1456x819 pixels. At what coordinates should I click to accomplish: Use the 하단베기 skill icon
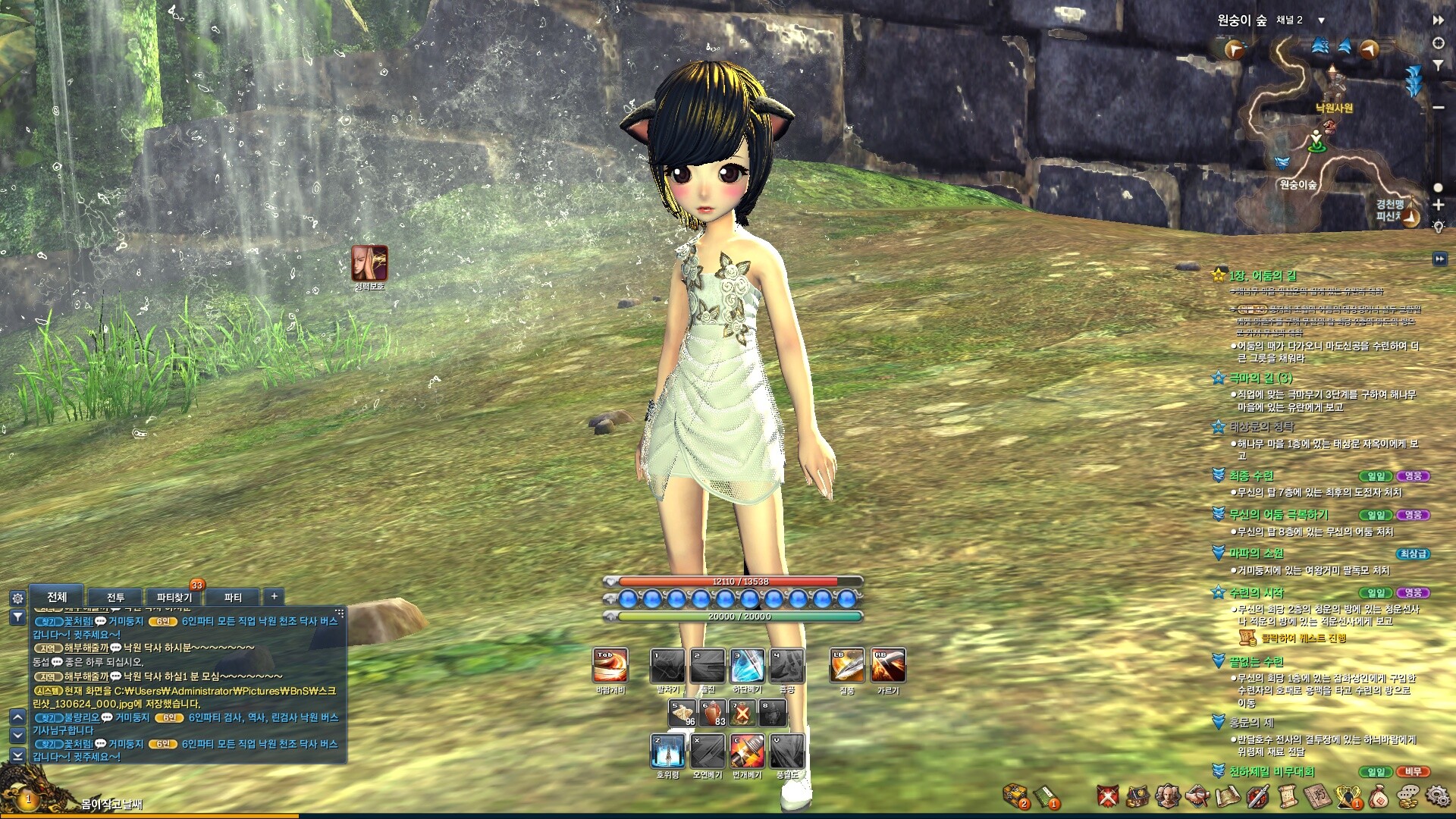point(747,666)
